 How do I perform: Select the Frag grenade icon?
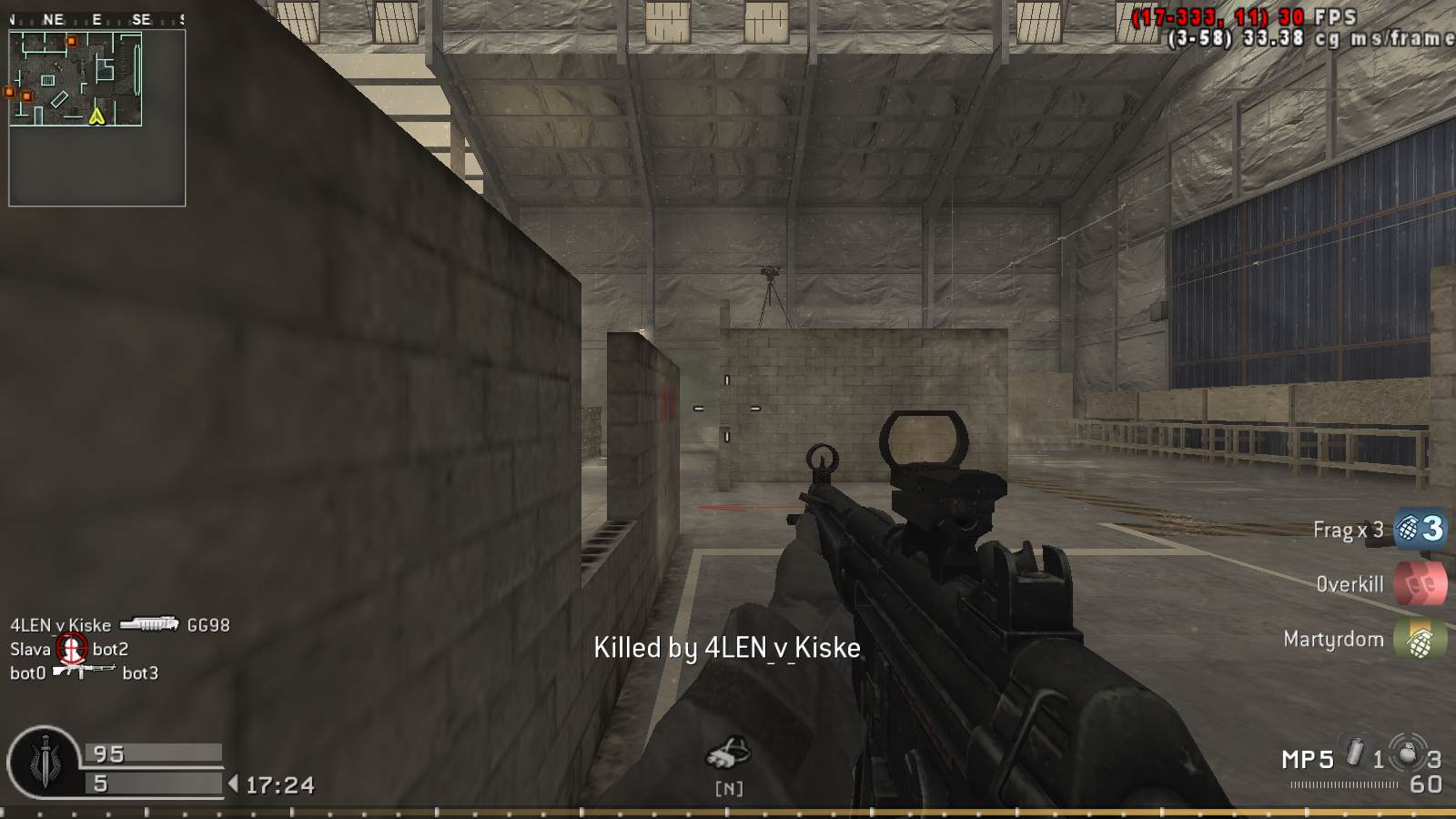pos(1407,529)
